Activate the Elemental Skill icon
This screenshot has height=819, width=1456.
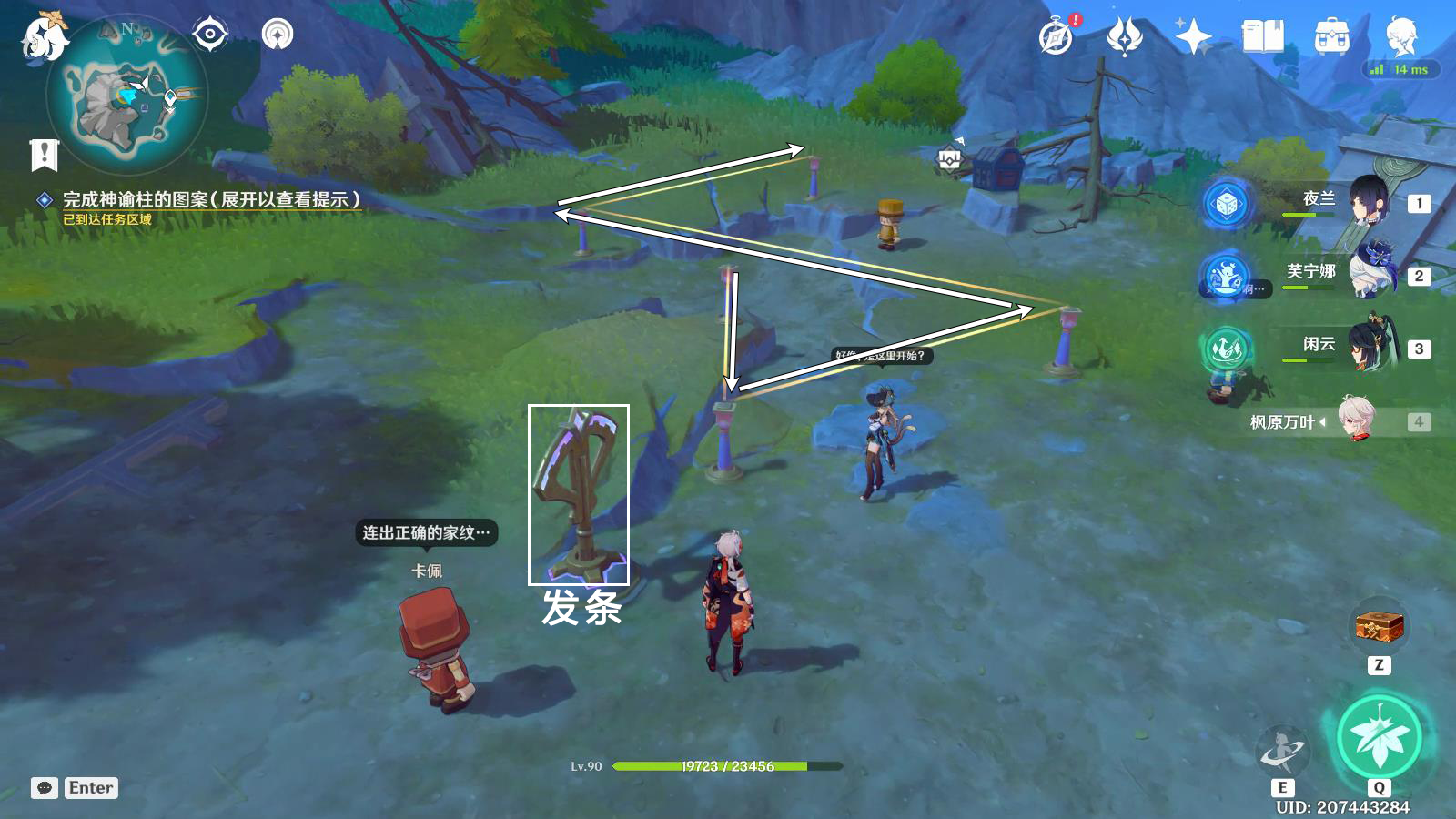1282,751
